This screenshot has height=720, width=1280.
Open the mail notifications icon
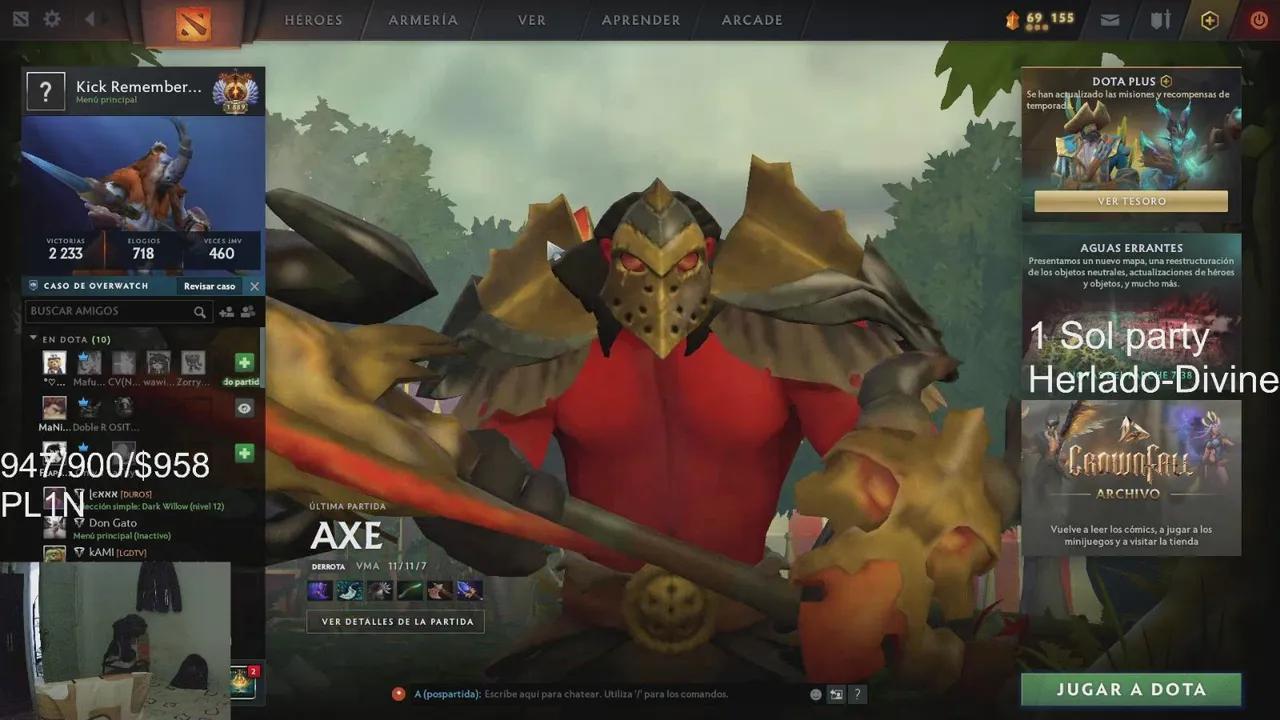(1109, 20)
